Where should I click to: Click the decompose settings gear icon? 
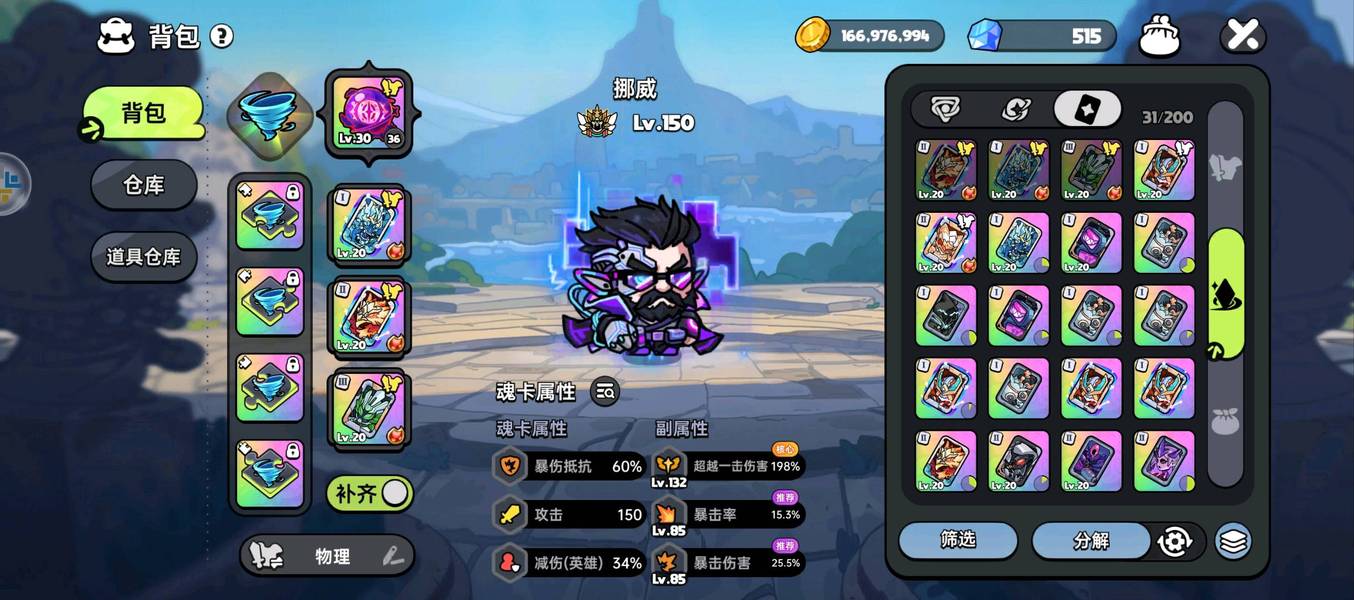[1174, 541]
